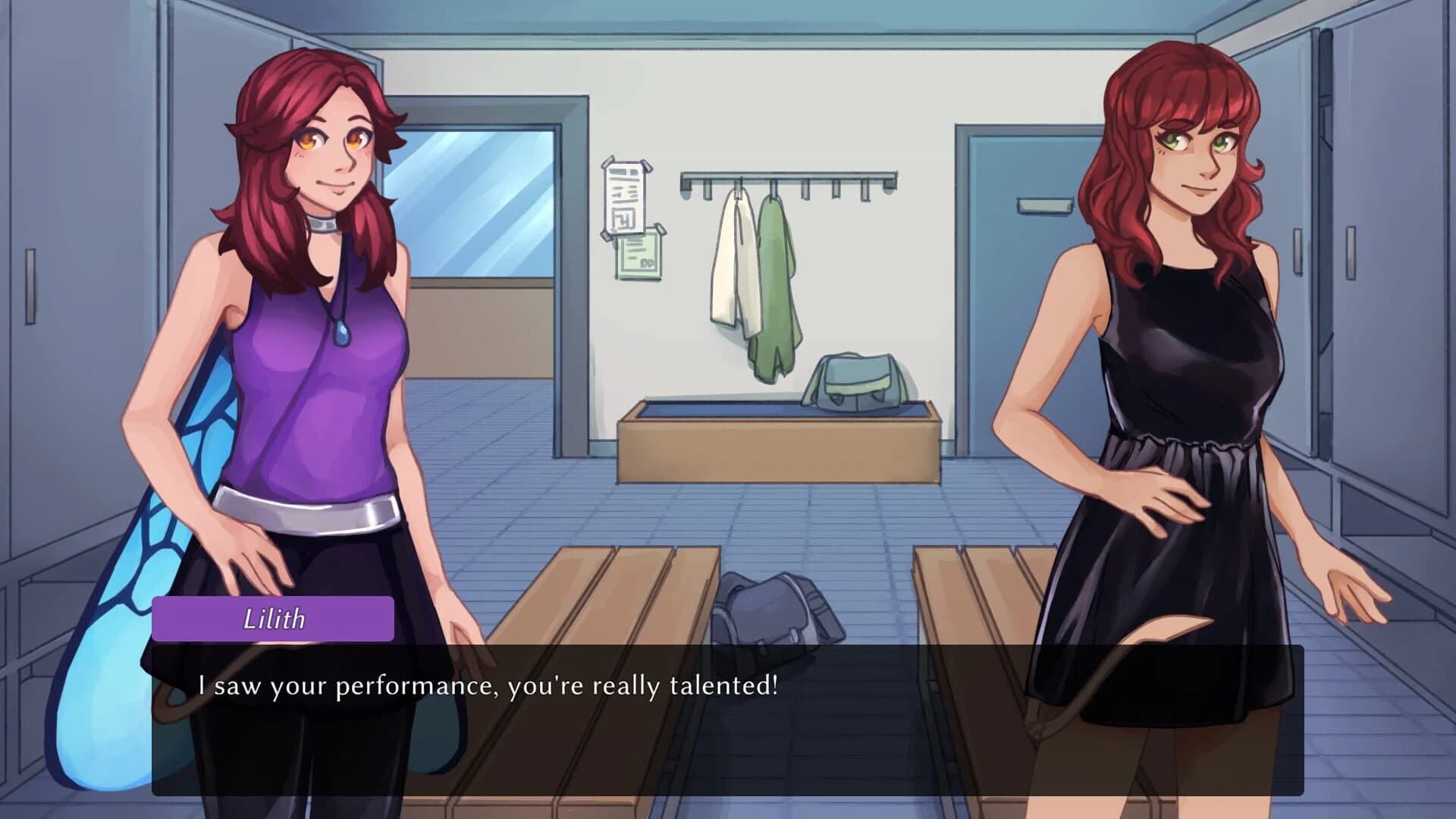The image size is (1456, 819).
Task: Click the Lilith nameplate
Action: tap(273, 619)
